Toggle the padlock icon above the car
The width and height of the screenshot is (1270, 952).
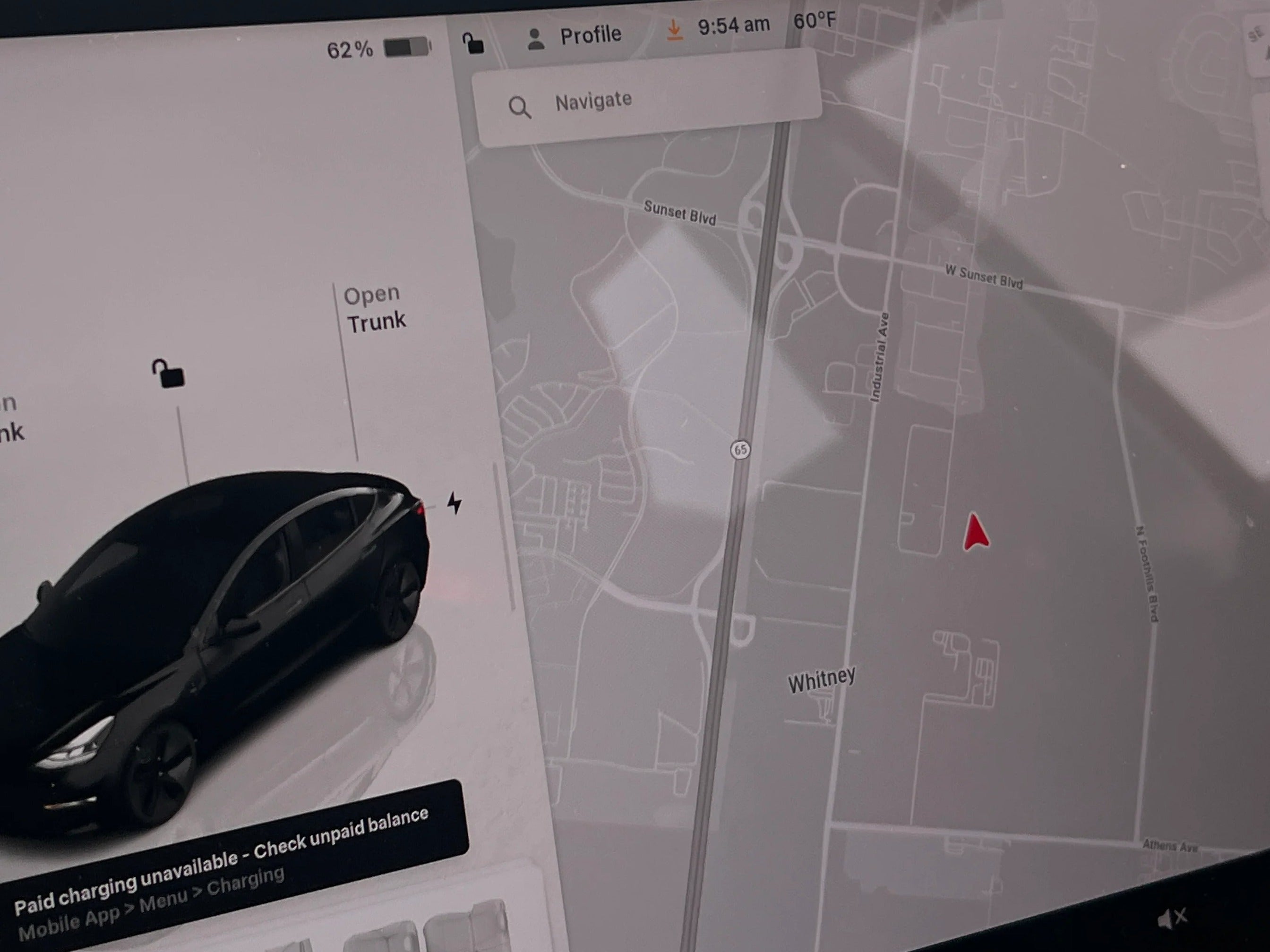point(168,374)
